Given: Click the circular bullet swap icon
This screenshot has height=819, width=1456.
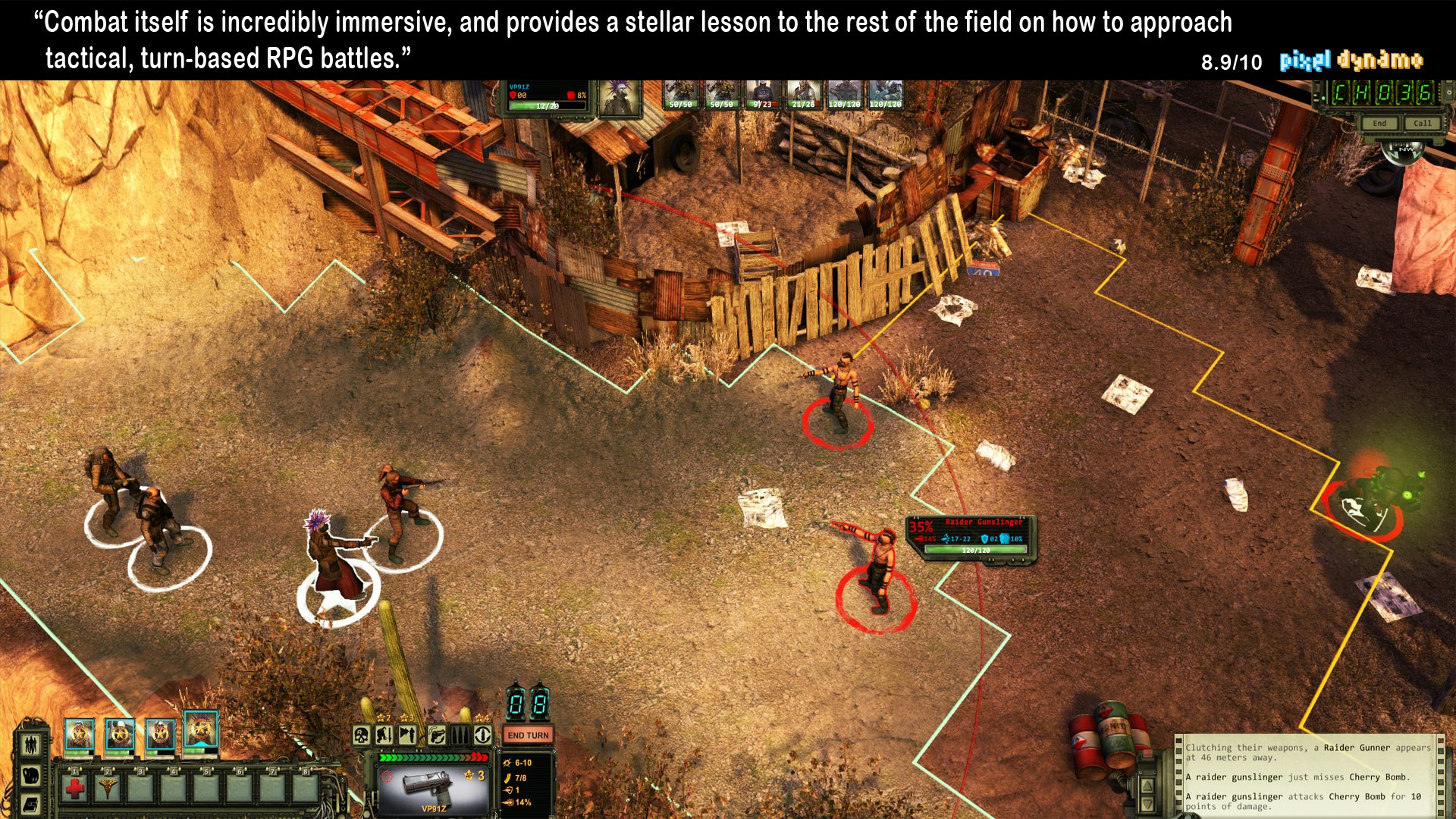Looking at the screenshot, I should [x=483, y=735].
